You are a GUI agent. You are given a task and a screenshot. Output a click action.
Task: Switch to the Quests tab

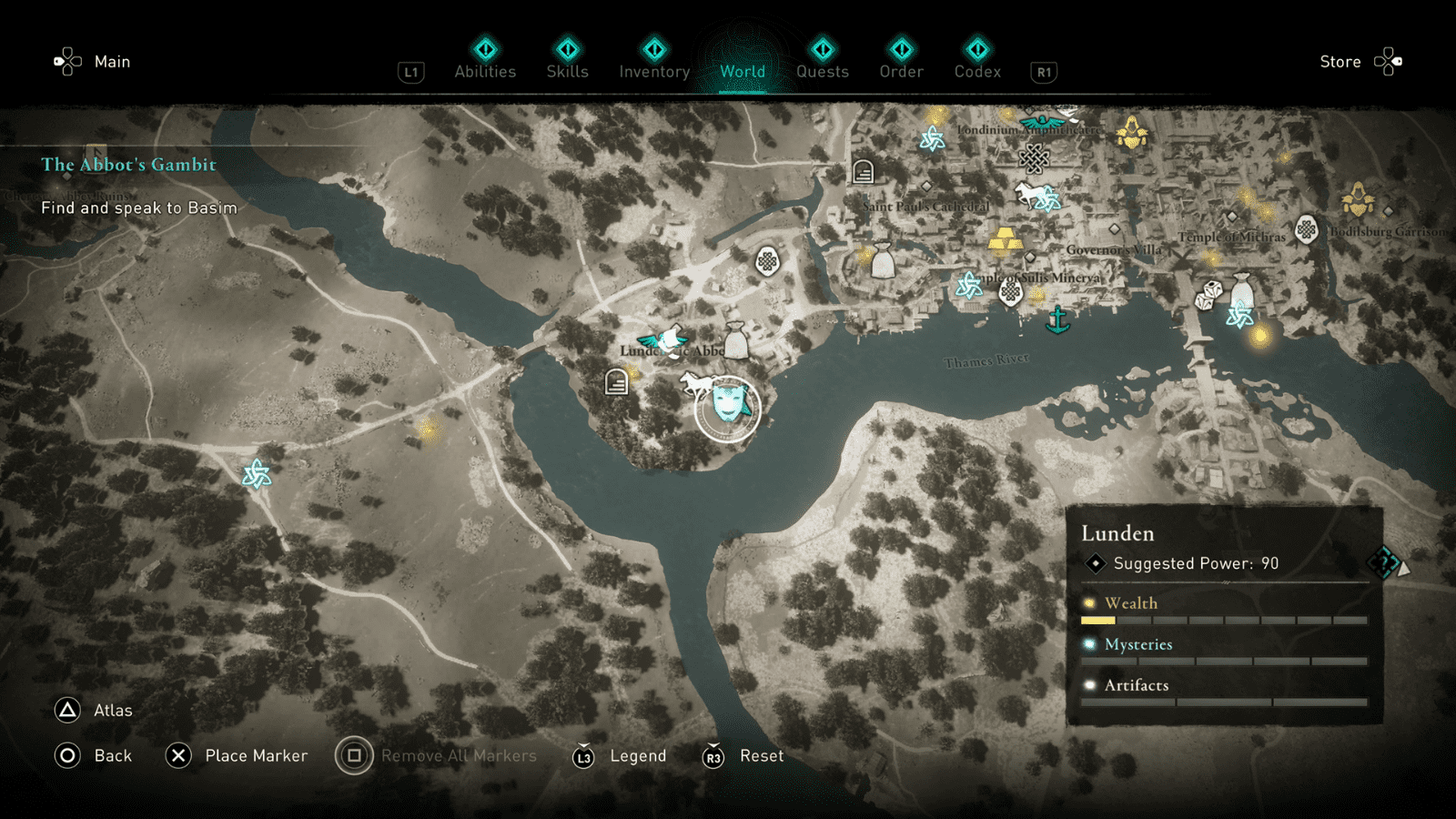point(822,71)
